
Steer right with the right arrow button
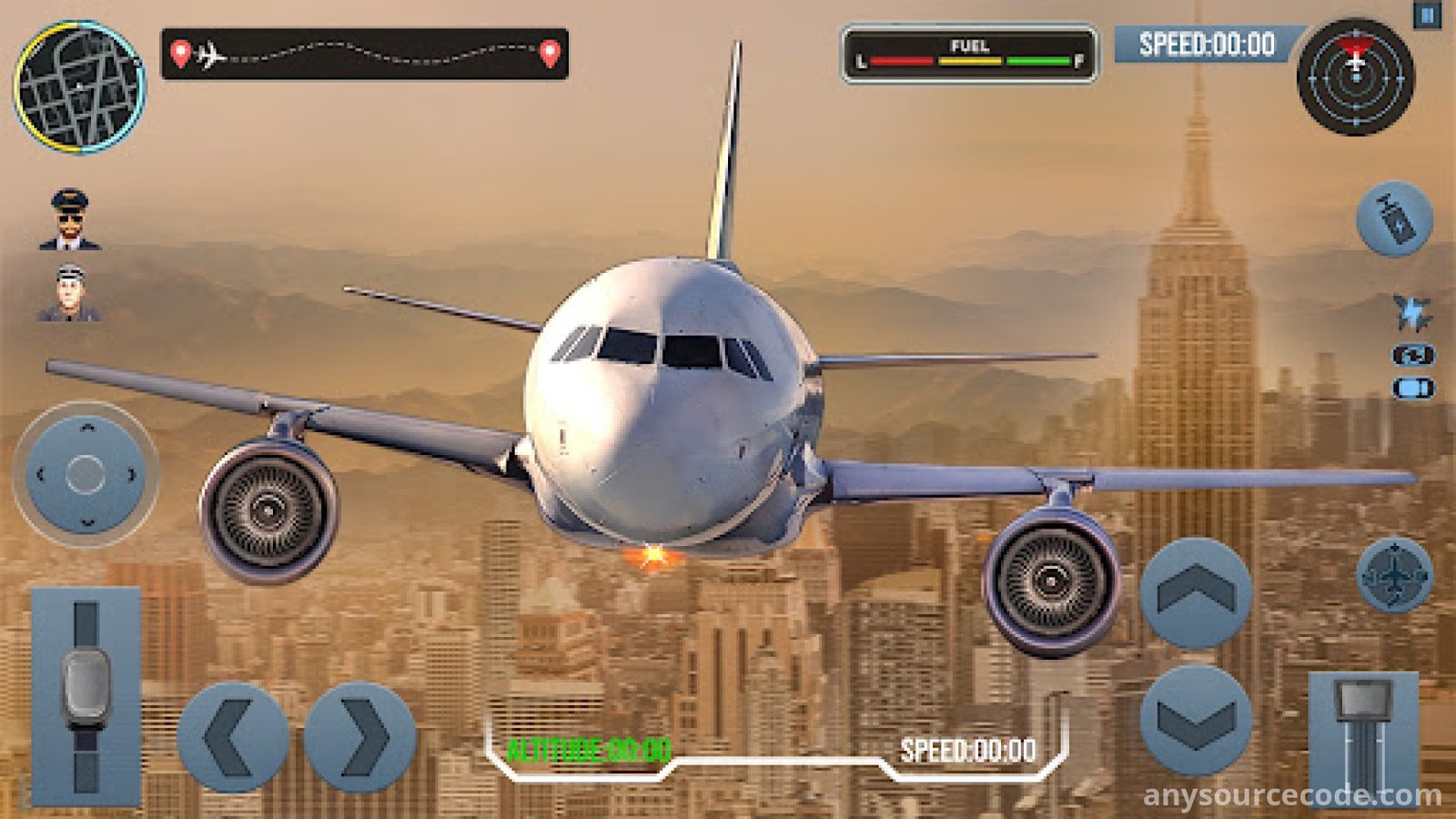click(360, 737)
